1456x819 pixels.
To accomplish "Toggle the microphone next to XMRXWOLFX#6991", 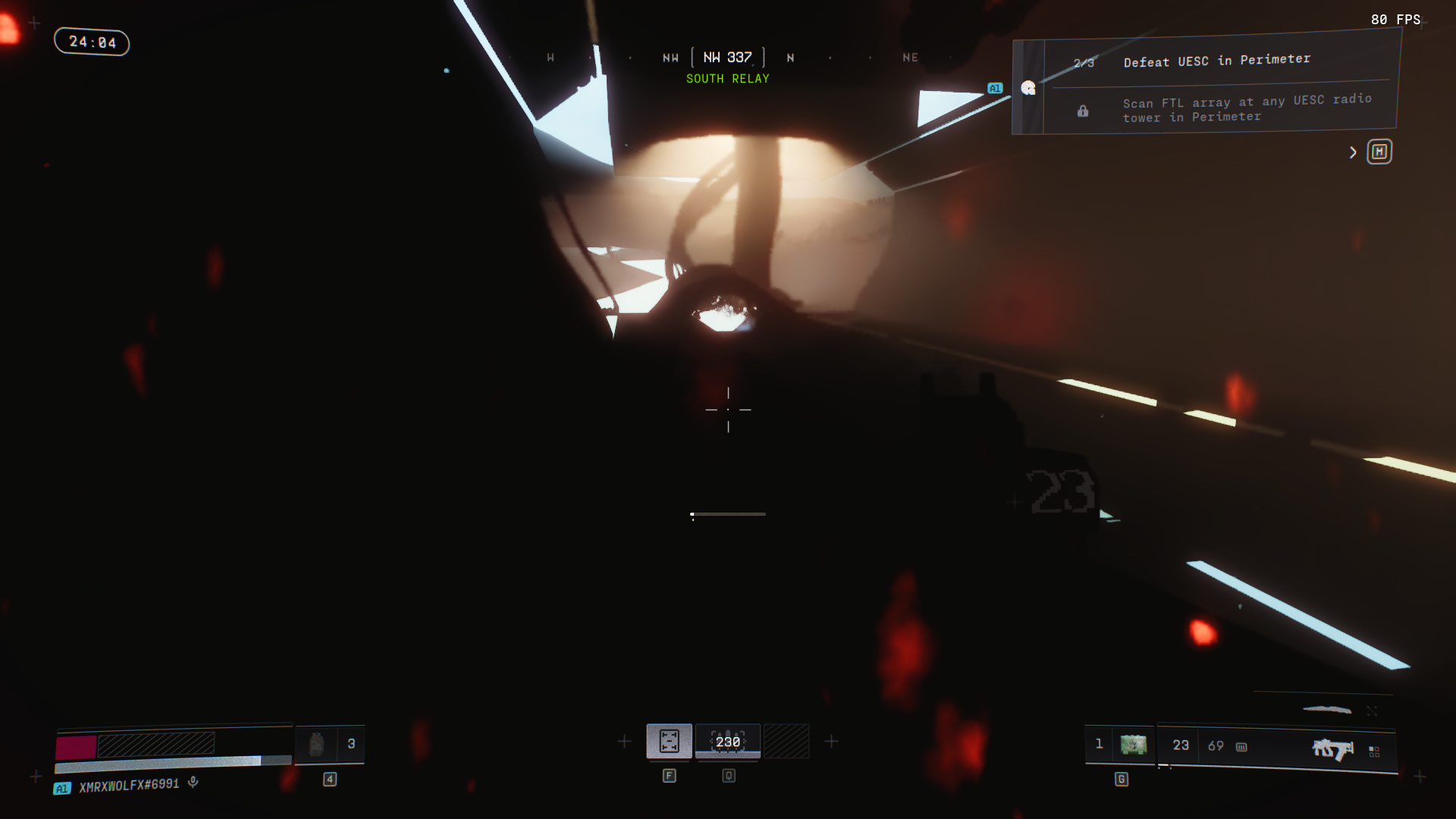I will coord(193,782).
